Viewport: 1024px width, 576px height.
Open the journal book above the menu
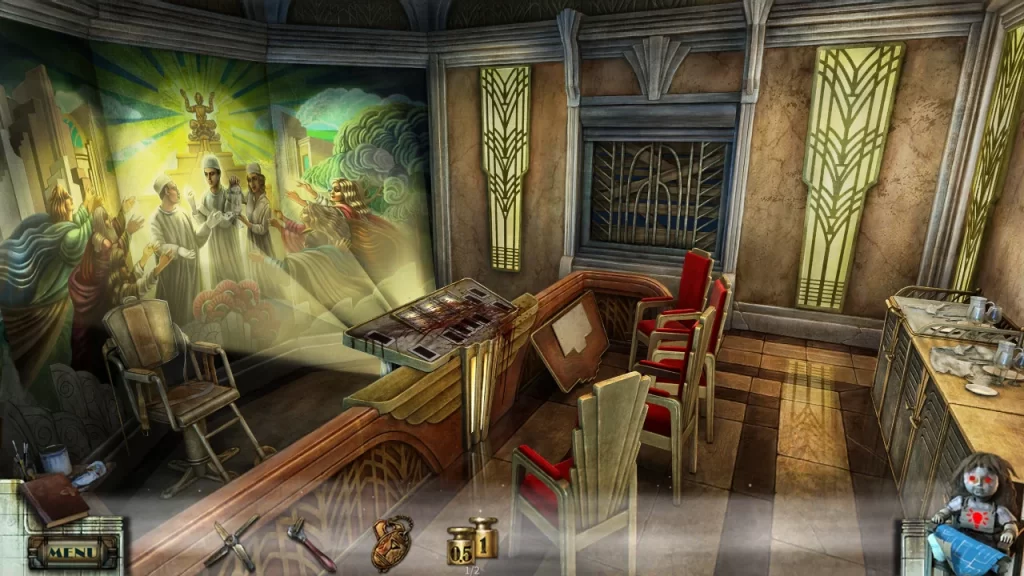click(x=56, y=499)
